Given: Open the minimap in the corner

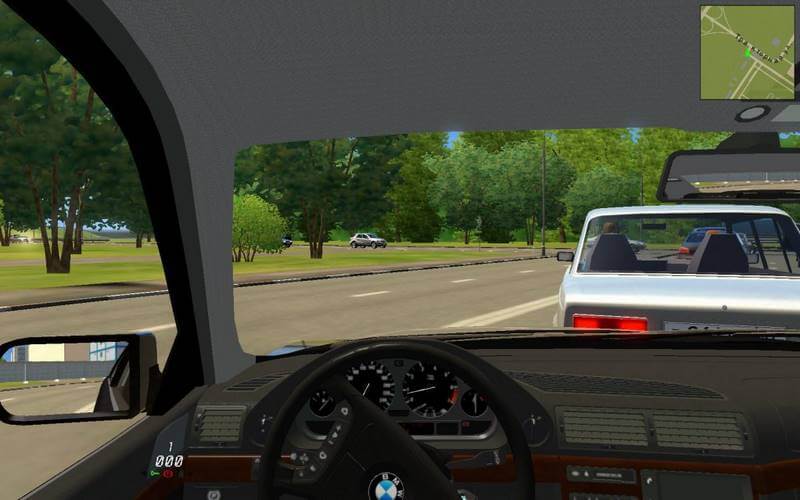Looking at the screenshot, I should 747,52.
